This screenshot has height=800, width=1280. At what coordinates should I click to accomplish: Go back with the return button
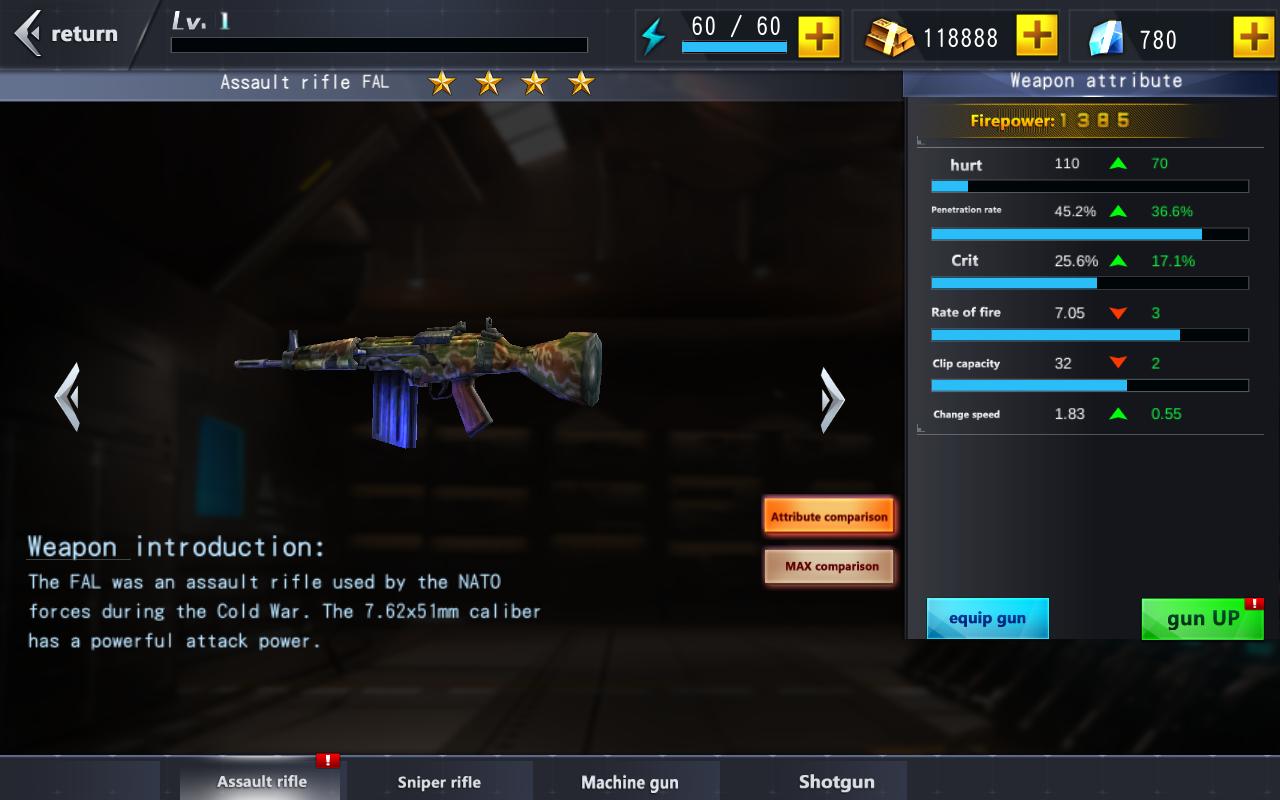pyautogui.click(x=68, y=34)
